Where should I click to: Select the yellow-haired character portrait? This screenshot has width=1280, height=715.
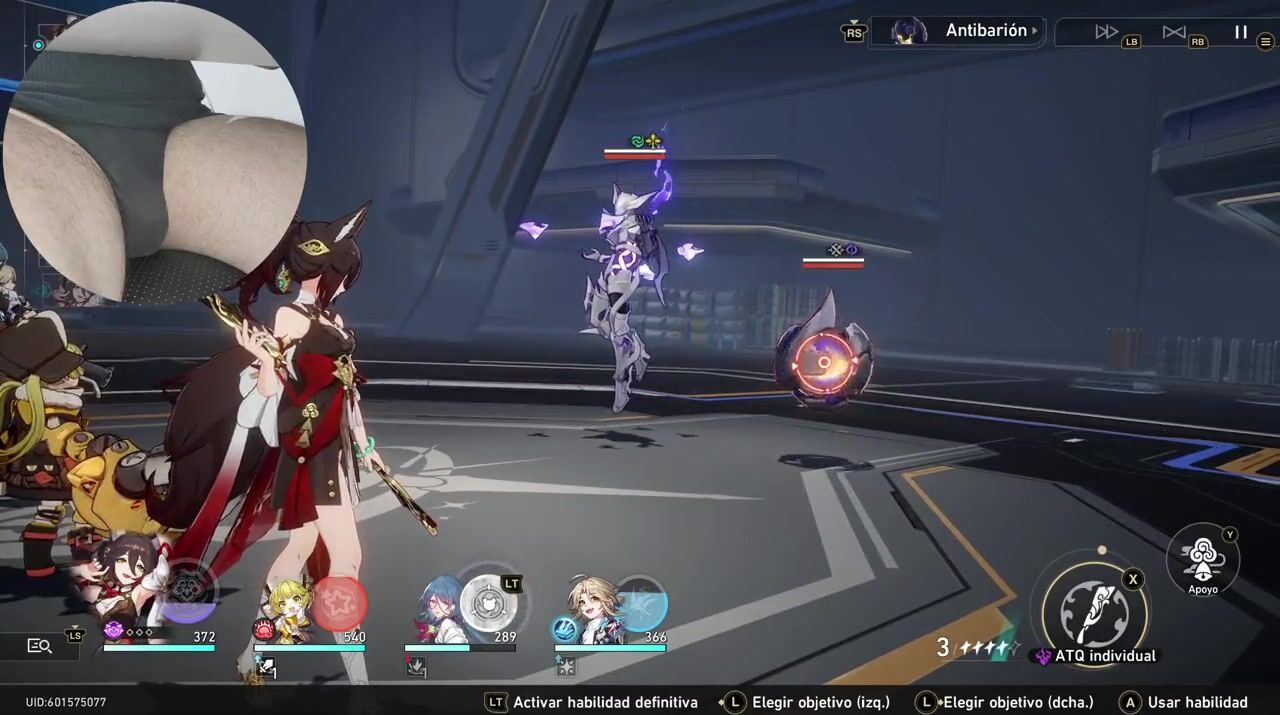point(288,607)
